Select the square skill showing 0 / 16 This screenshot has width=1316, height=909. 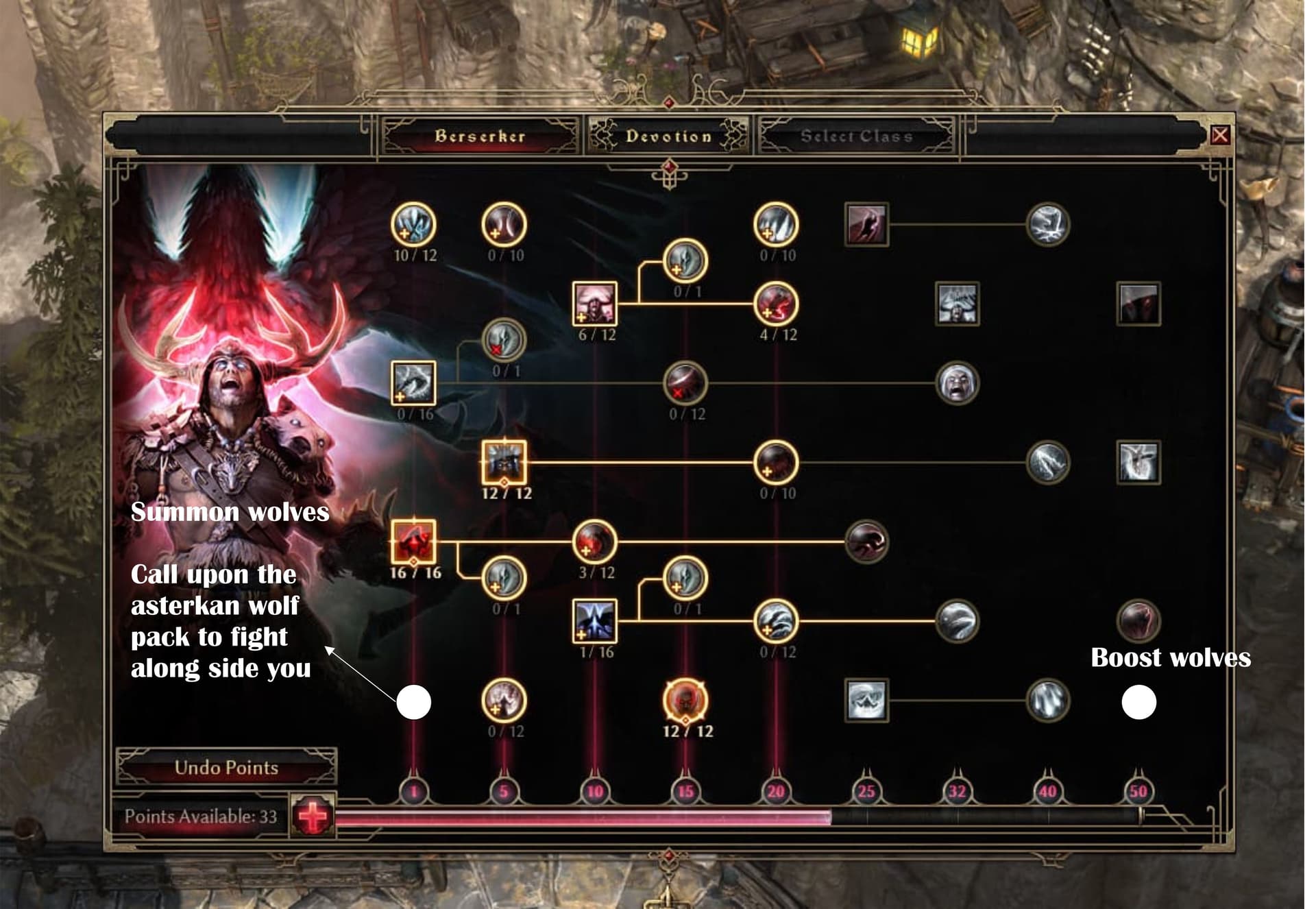413,383
